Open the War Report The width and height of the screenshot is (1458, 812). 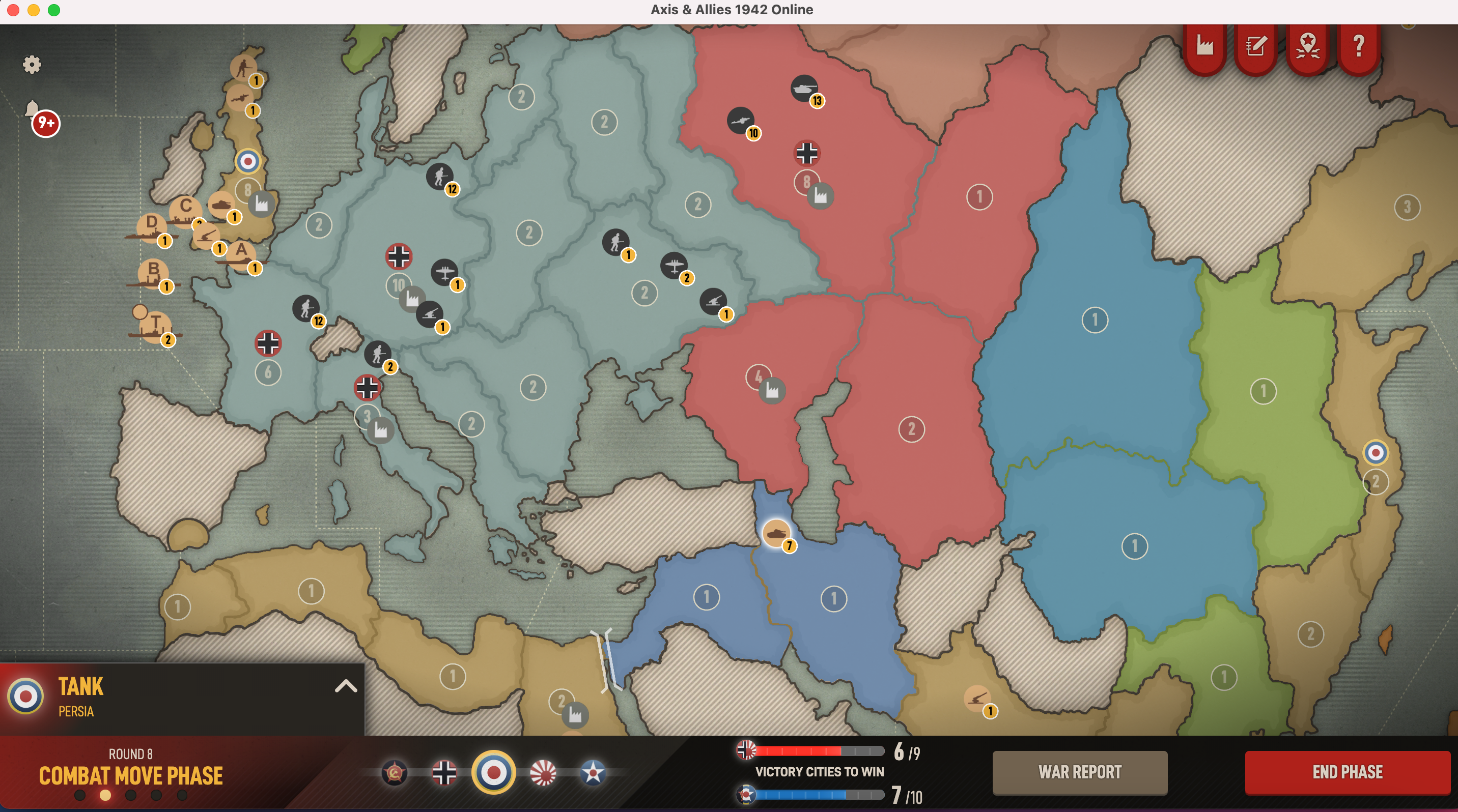coord(1079,772)
